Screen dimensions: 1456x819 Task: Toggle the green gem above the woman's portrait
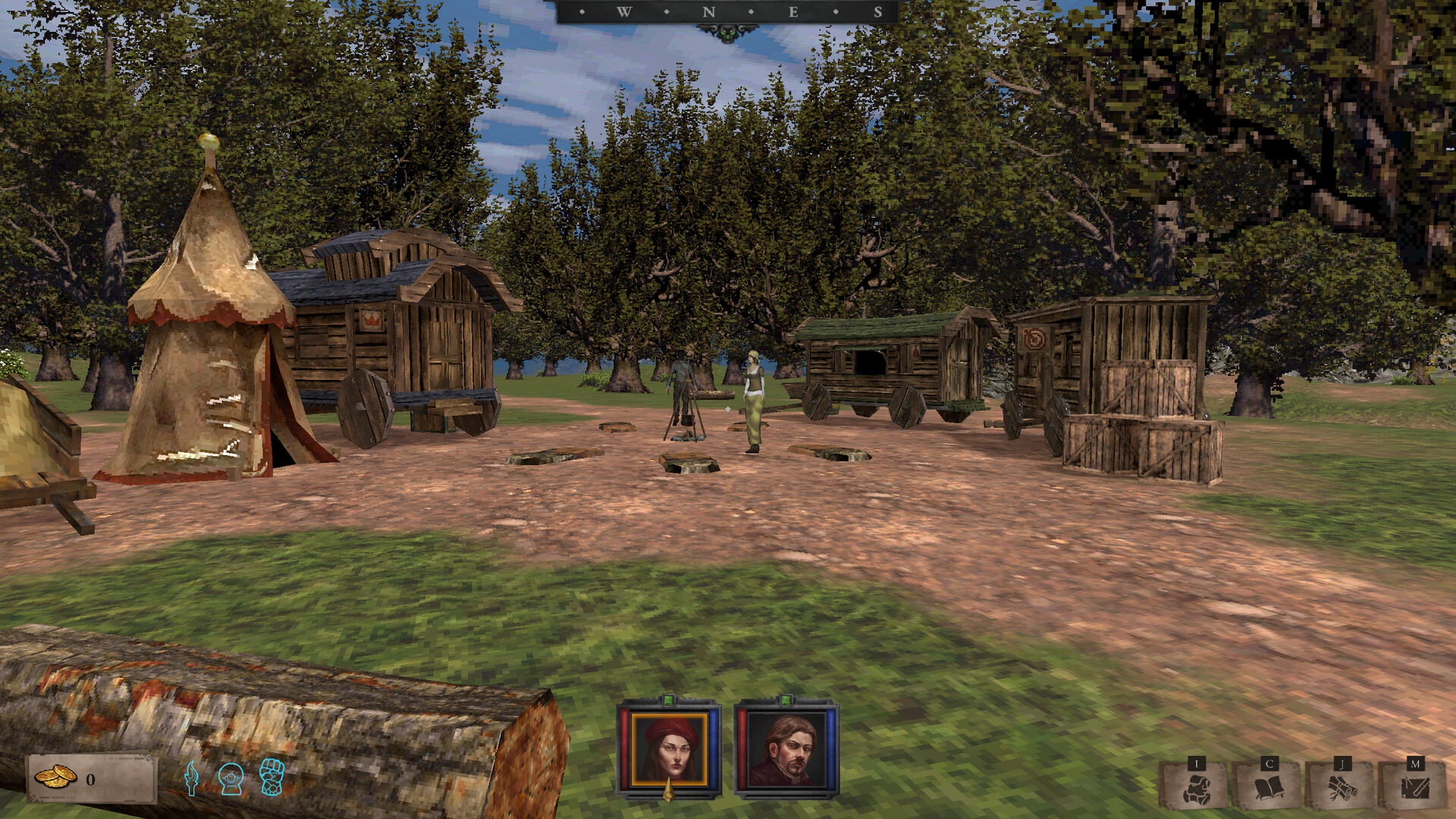pyautogui.click(x=668, y=700)
